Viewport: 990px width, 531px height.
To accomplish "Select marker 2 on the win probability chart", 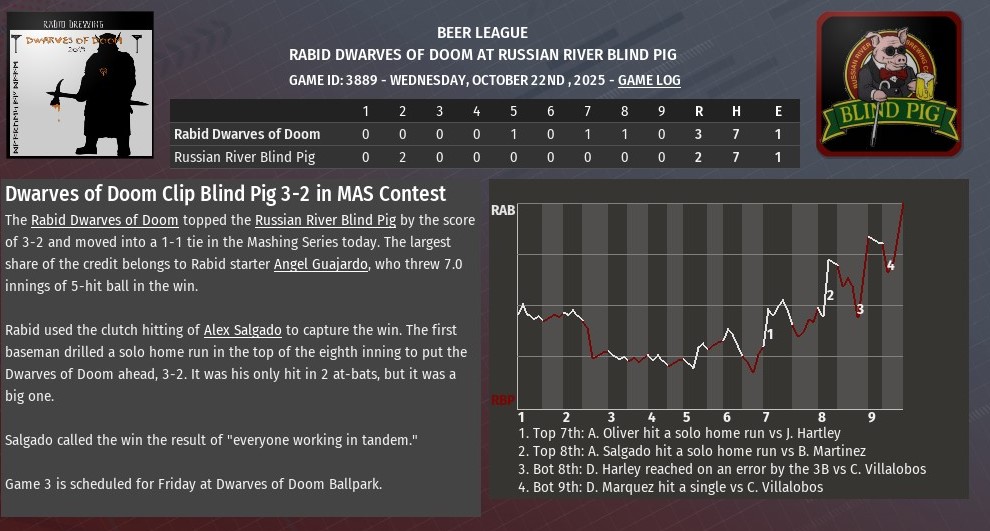I will 829,295.
